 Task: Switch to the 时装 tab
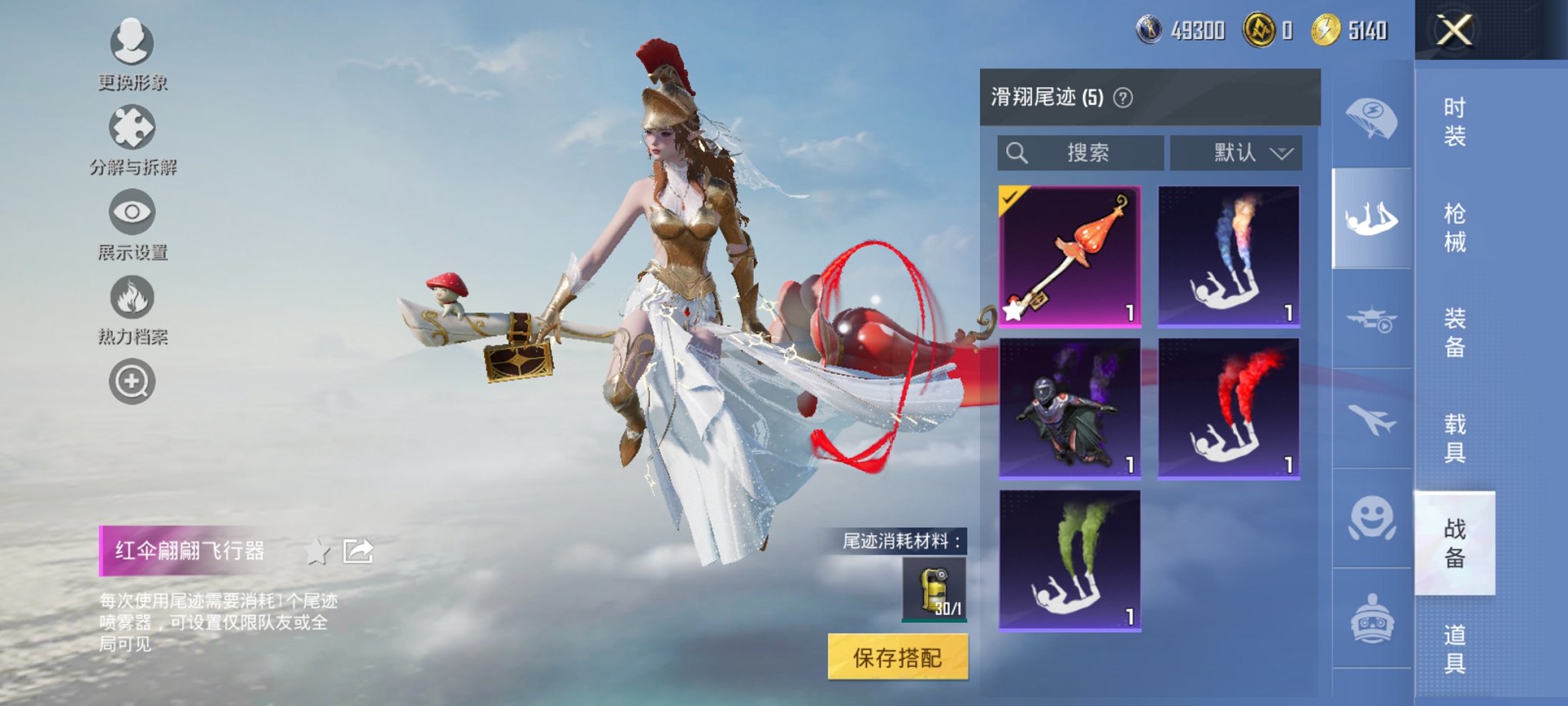point(1457,123)
